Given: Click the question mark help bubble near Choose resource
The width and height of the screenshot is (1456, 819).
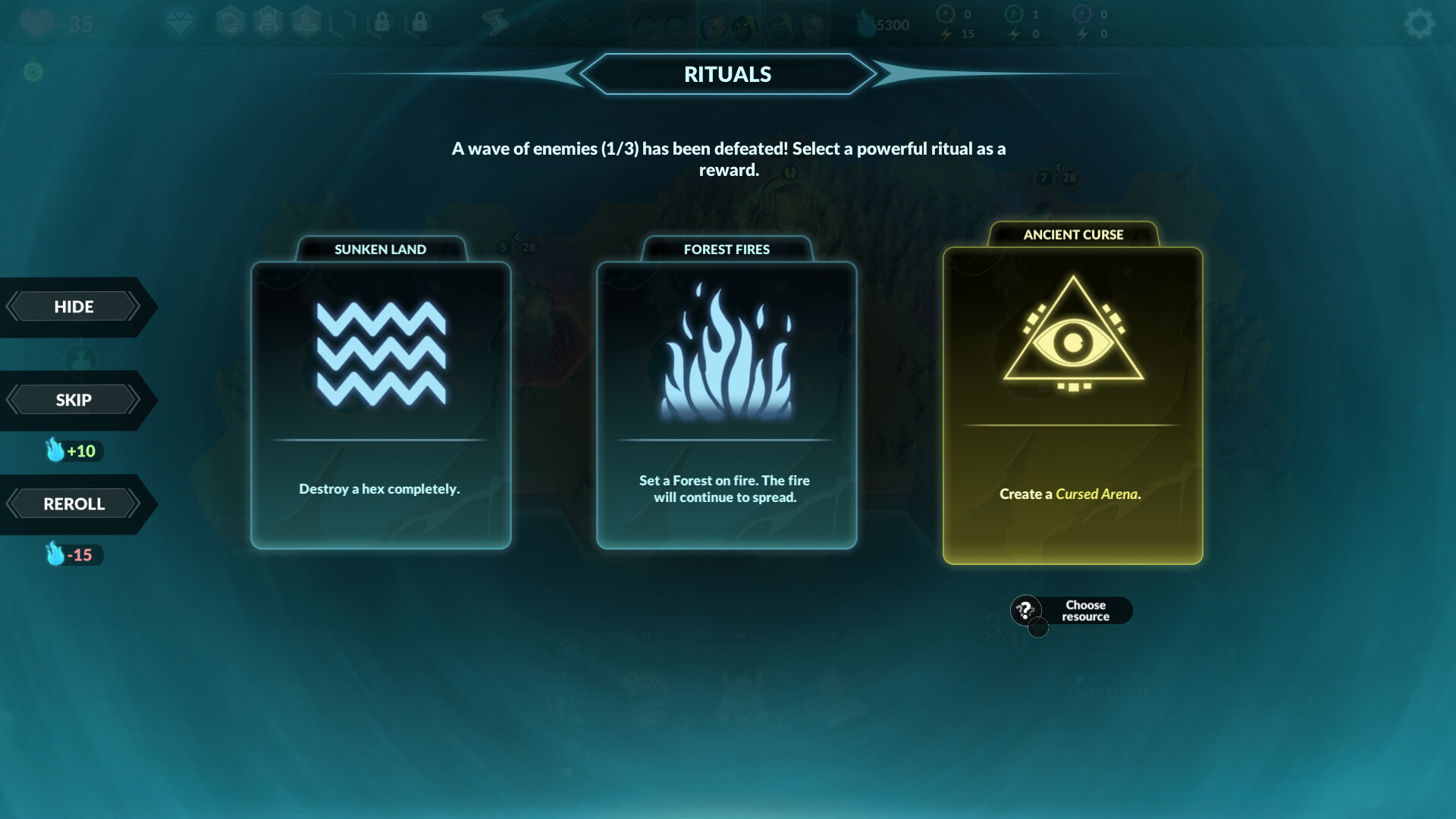Looking at the screenshot, I should (x=1025, y=609).
